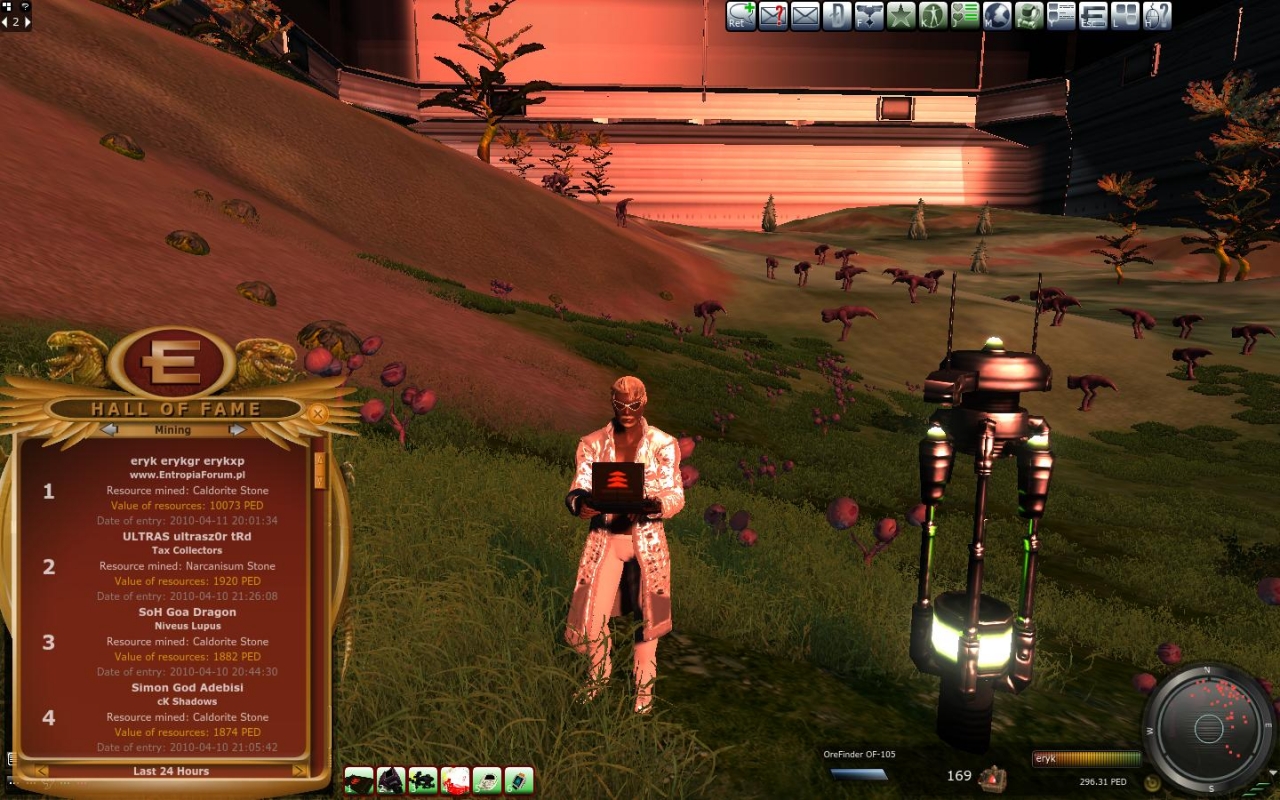Image resolution: width=1280 pixels, height=800 pixels.
Task: Open the globe map icon
Action: [997, 16]
